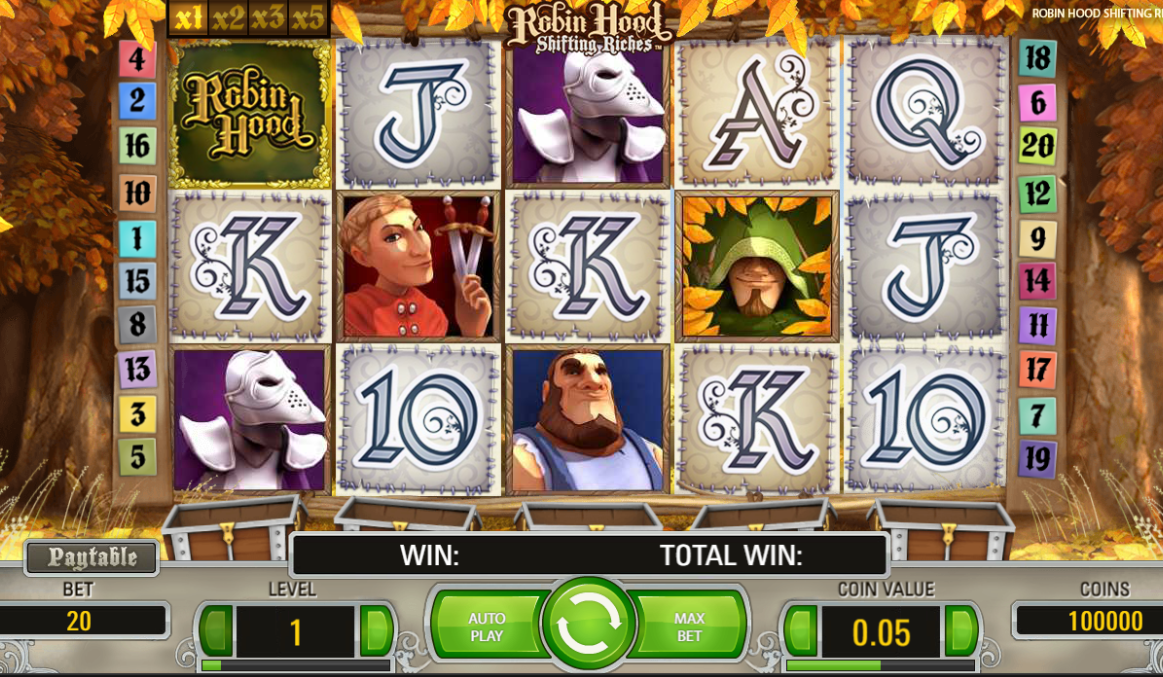Highlight payline 12 marker

tap(1037, 192)
